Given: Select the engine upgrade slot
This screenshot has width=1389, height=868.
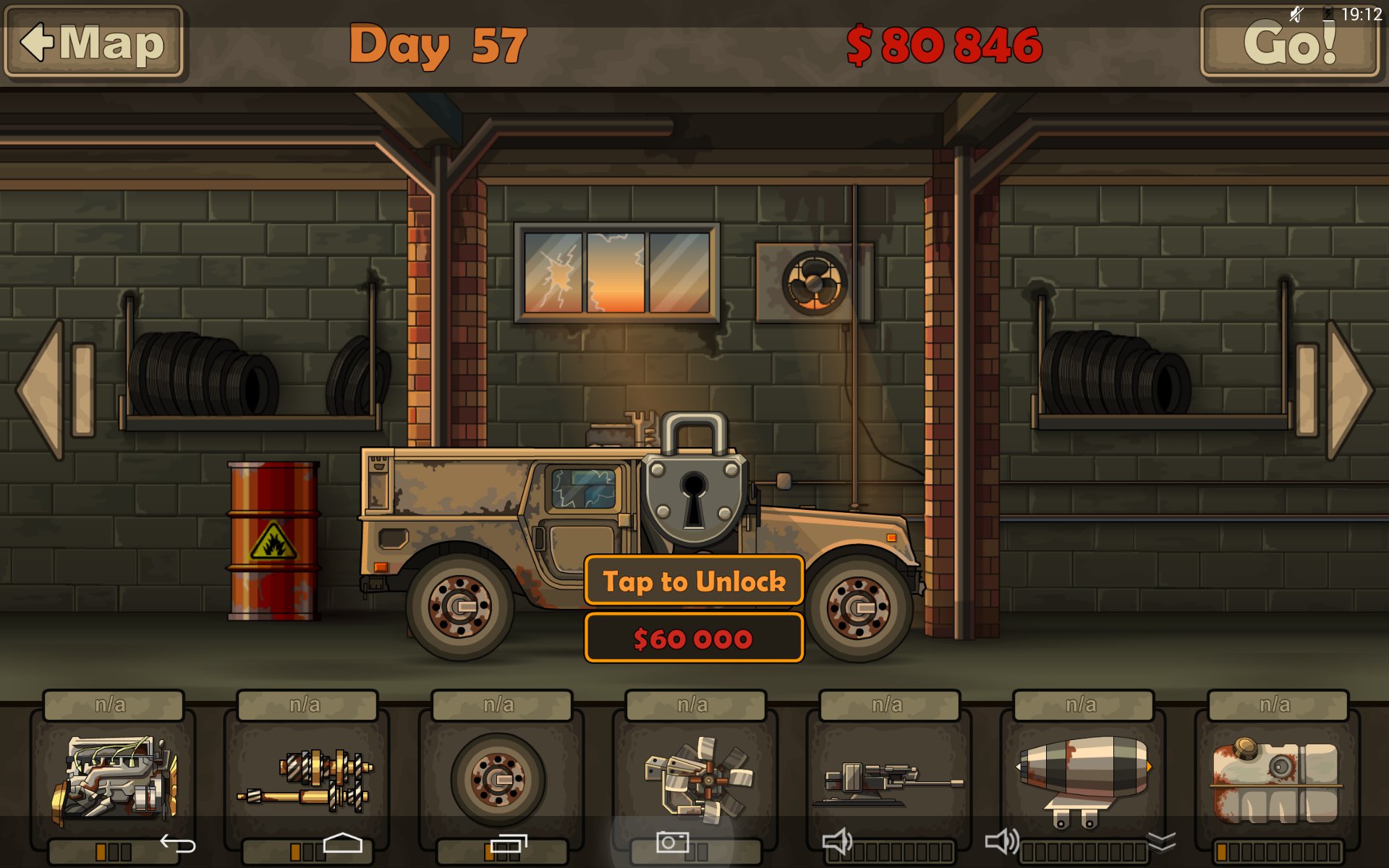Looking at the screenshot, I should 113,778.
